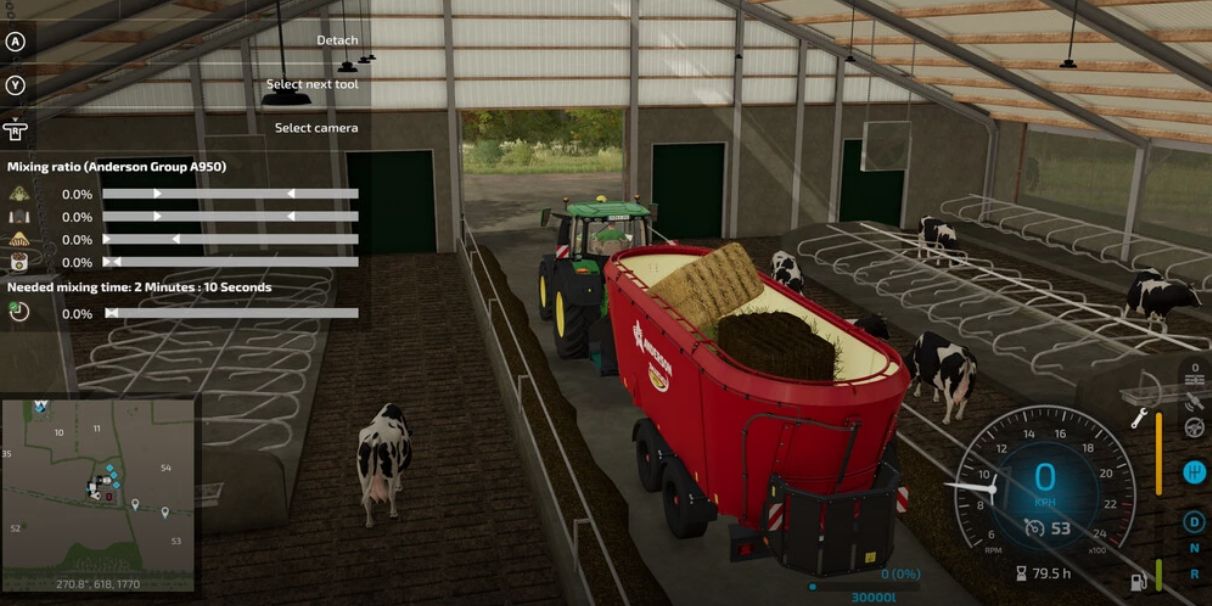Screen dimensions: 1212x606
Task: Choose Select next tool
Action: [311, 85]
